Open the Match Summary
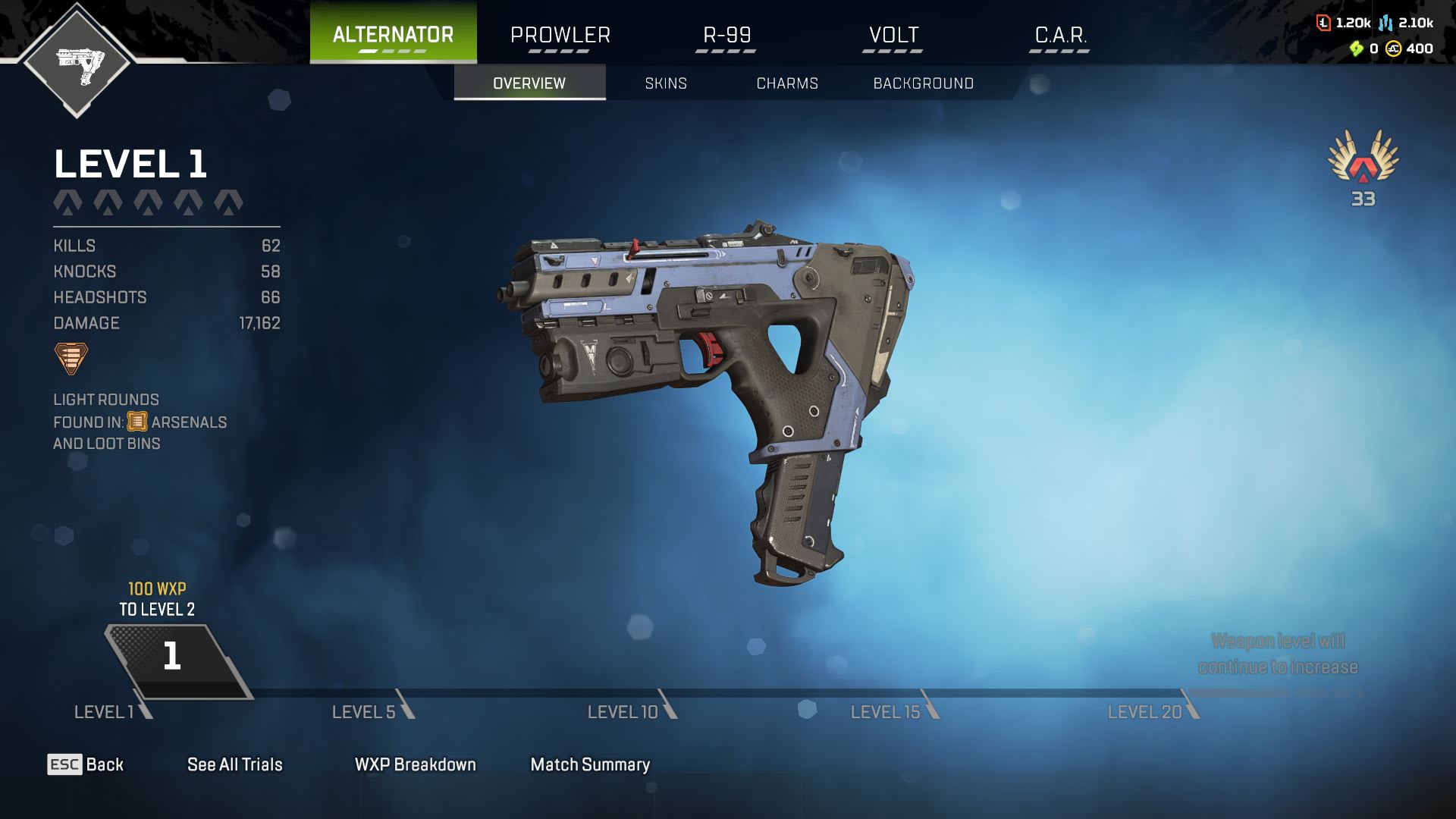The image size is (1456, 819). (590, 764)
